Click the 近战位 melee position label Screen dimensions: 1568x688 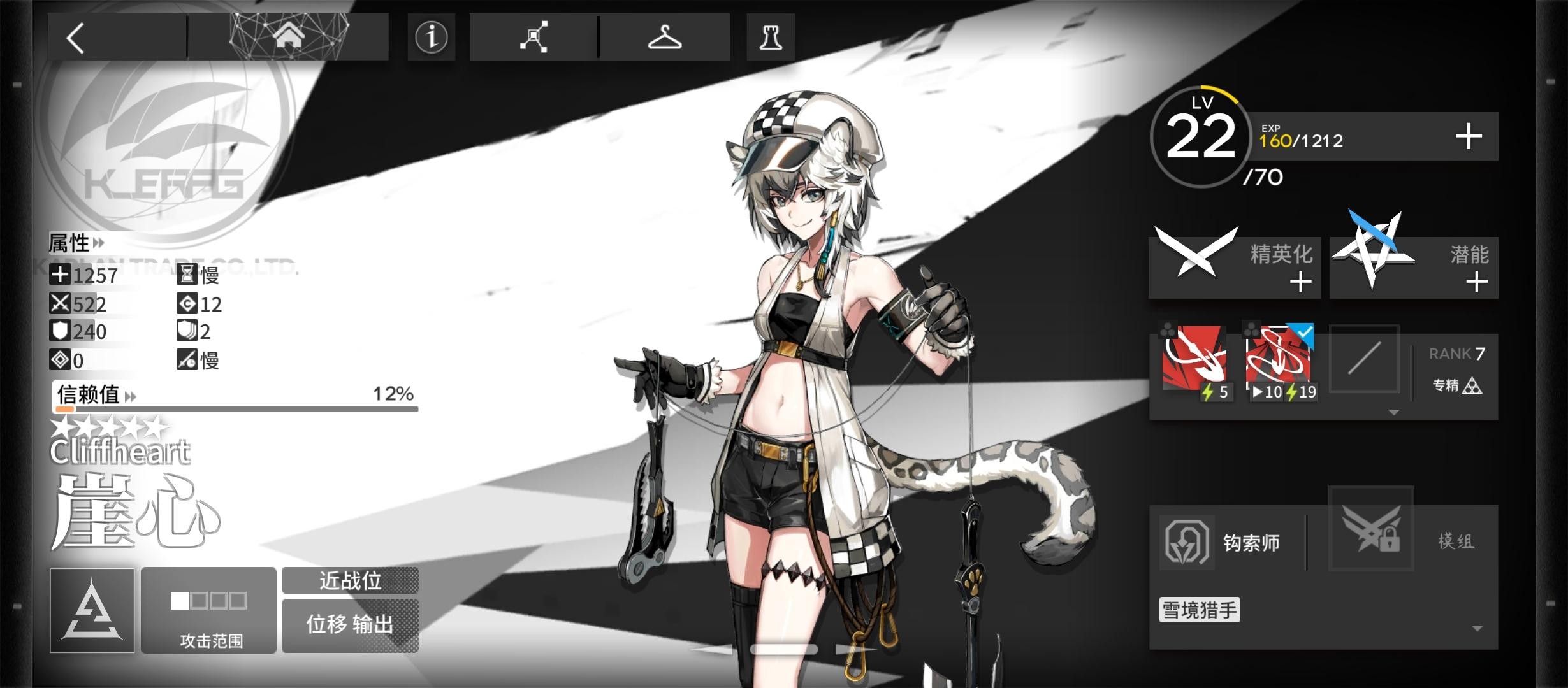(x=350, y=580)
